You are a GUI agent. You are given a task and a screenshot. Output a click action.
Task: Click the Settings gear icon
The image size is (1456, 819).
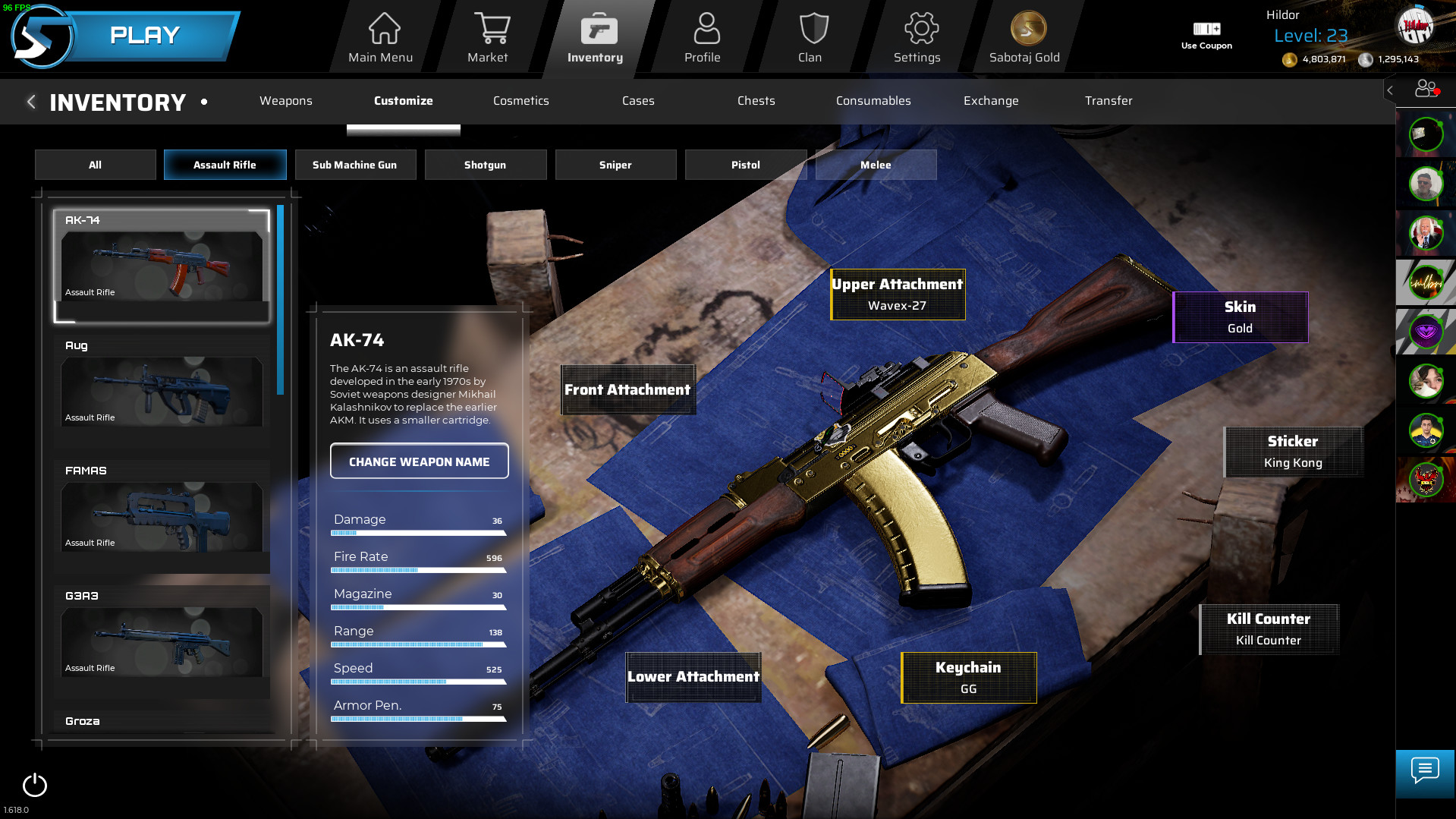918,28
